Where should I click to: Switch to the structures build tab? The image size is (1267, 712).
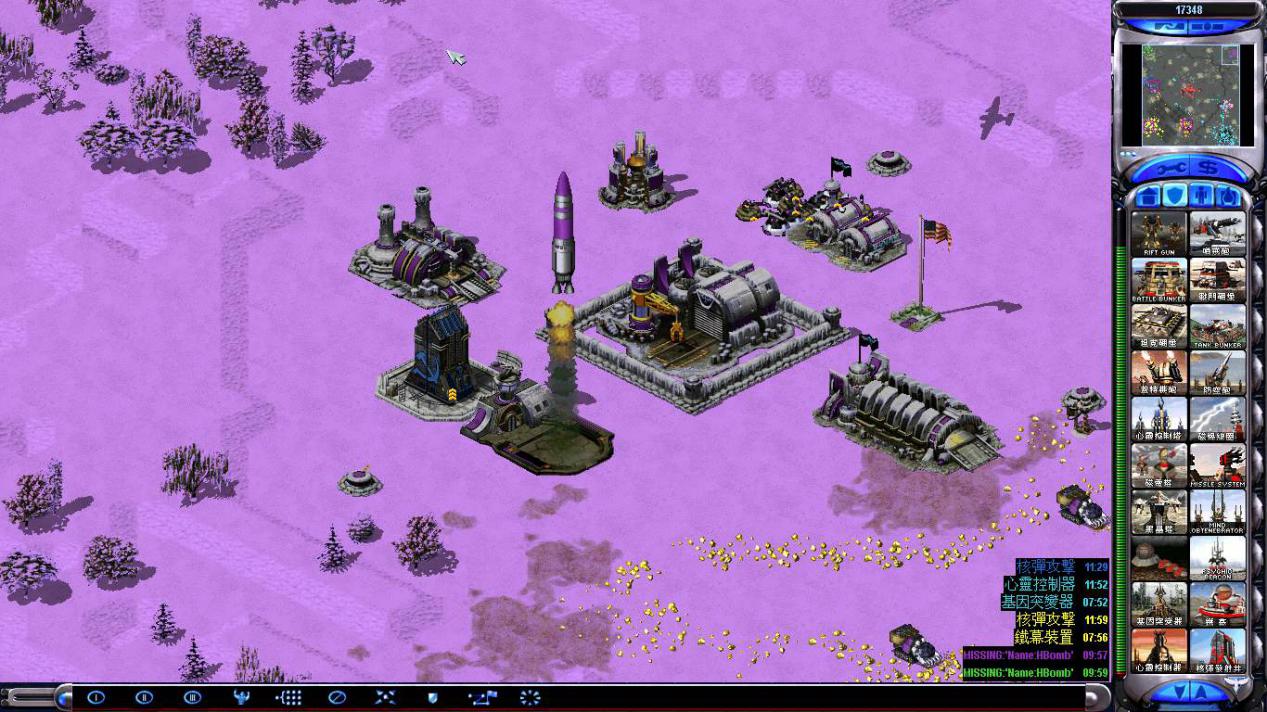coord(1148,194)
